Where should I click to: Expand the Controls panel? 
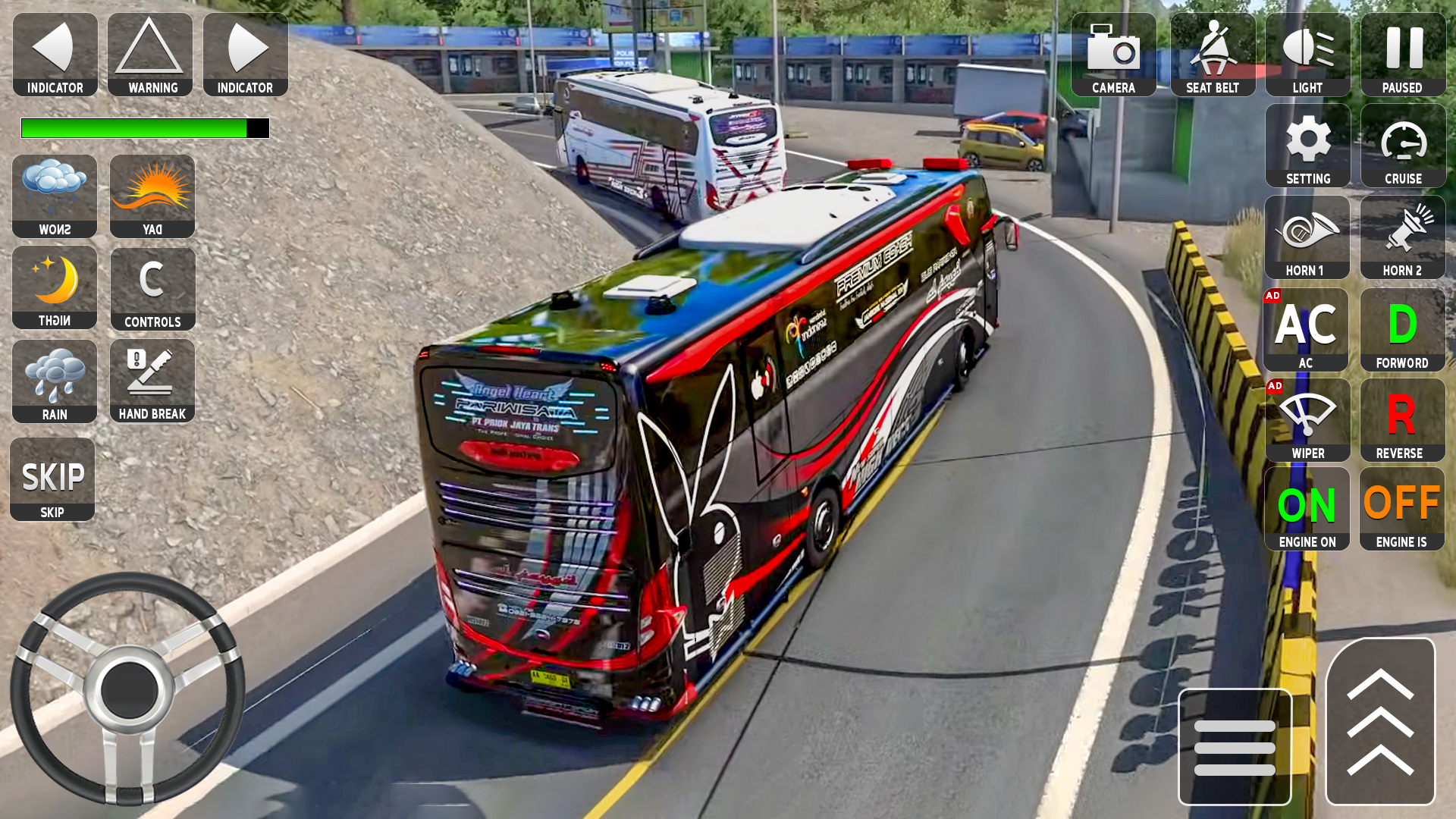[152, 288]
